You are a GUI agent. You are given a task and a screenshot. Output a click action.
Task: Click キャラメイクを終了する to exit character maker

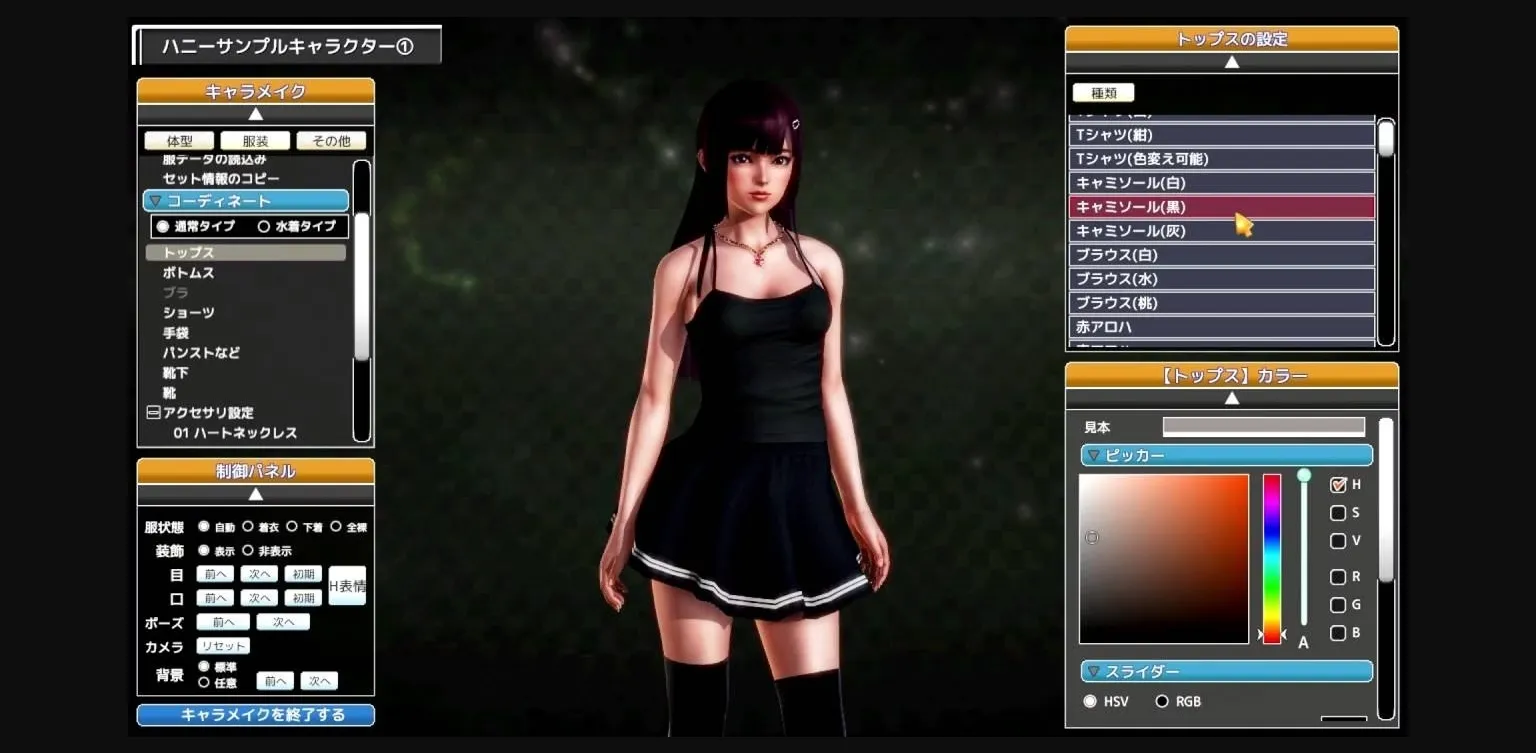click(x=255, y=714)
